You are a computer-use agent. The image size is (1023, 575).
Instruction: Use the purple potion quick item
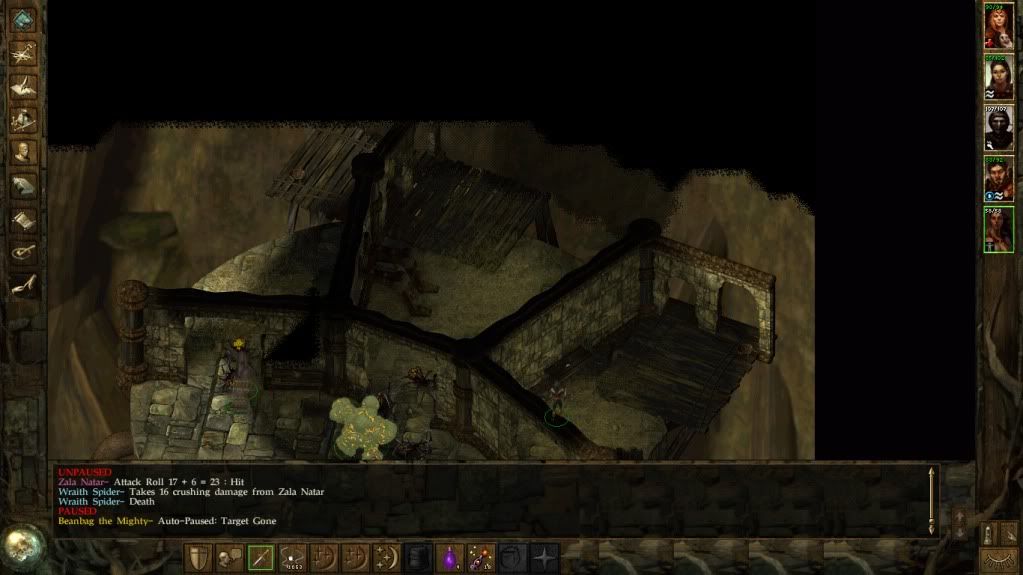(x=450, y=558)
